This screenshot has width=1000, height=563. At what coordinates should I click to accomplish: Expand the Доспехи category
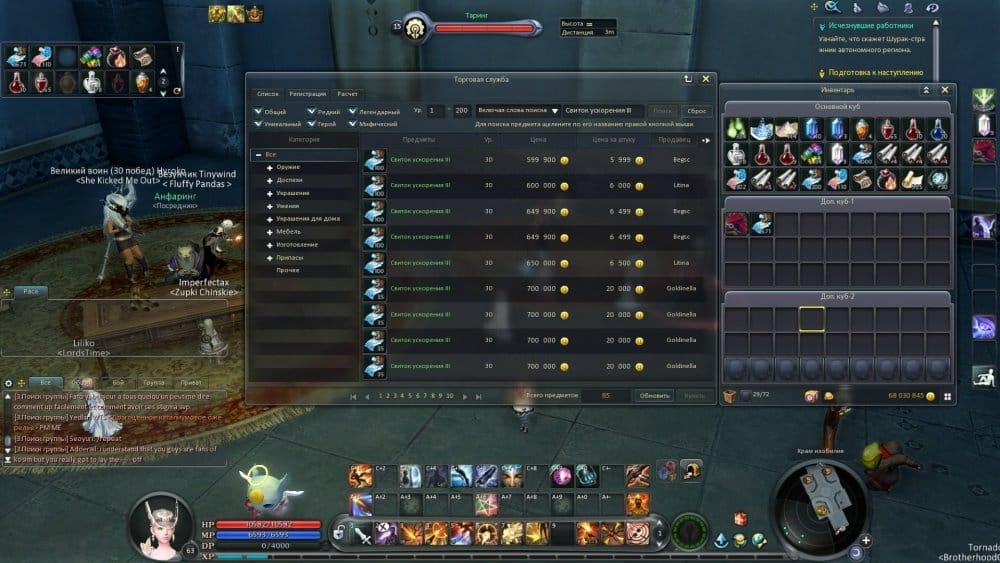pos(270,180)
